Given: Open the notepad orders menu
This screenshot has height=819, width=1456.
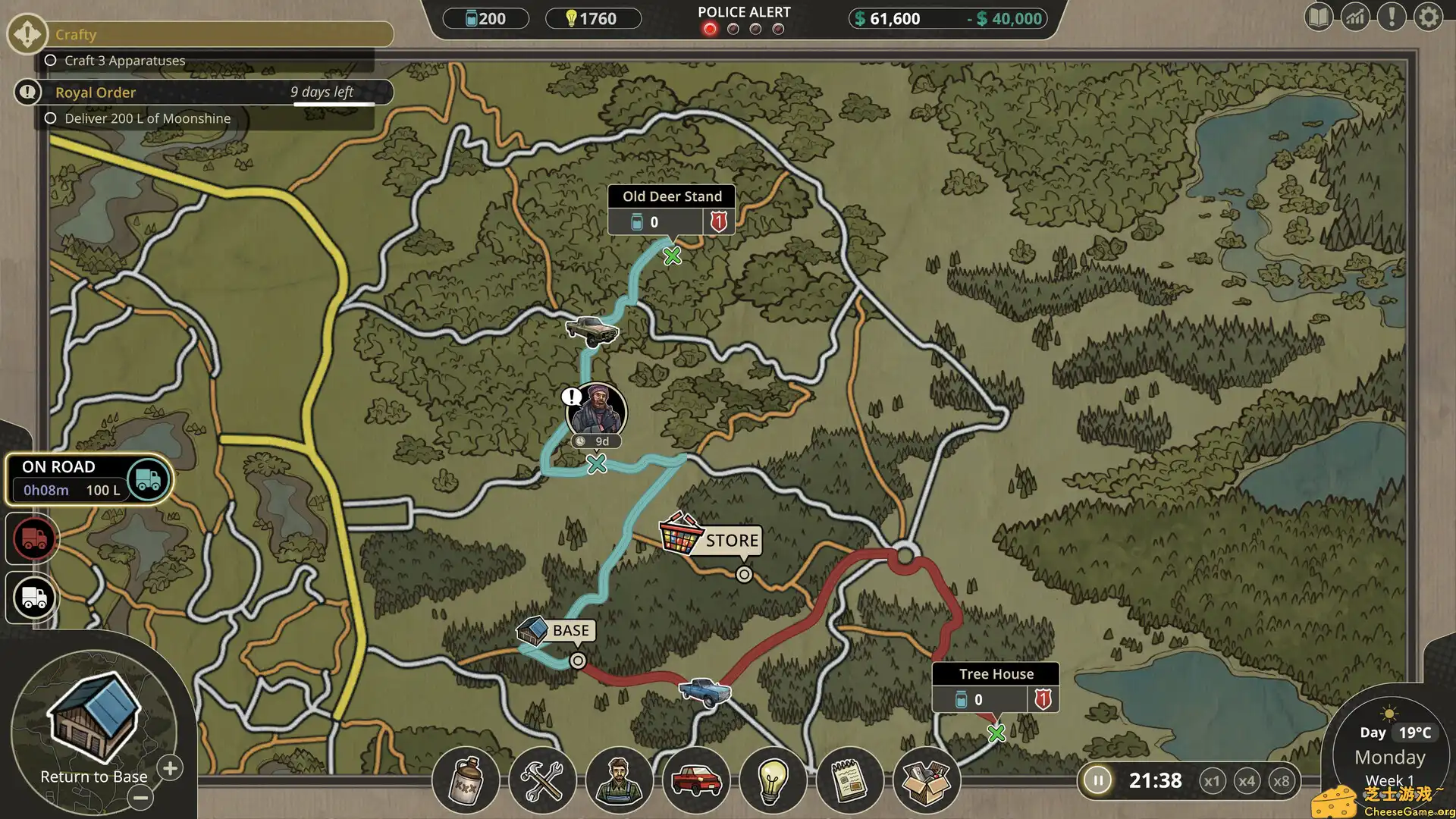Looking at the screenshot, I should tap(849, 781).
